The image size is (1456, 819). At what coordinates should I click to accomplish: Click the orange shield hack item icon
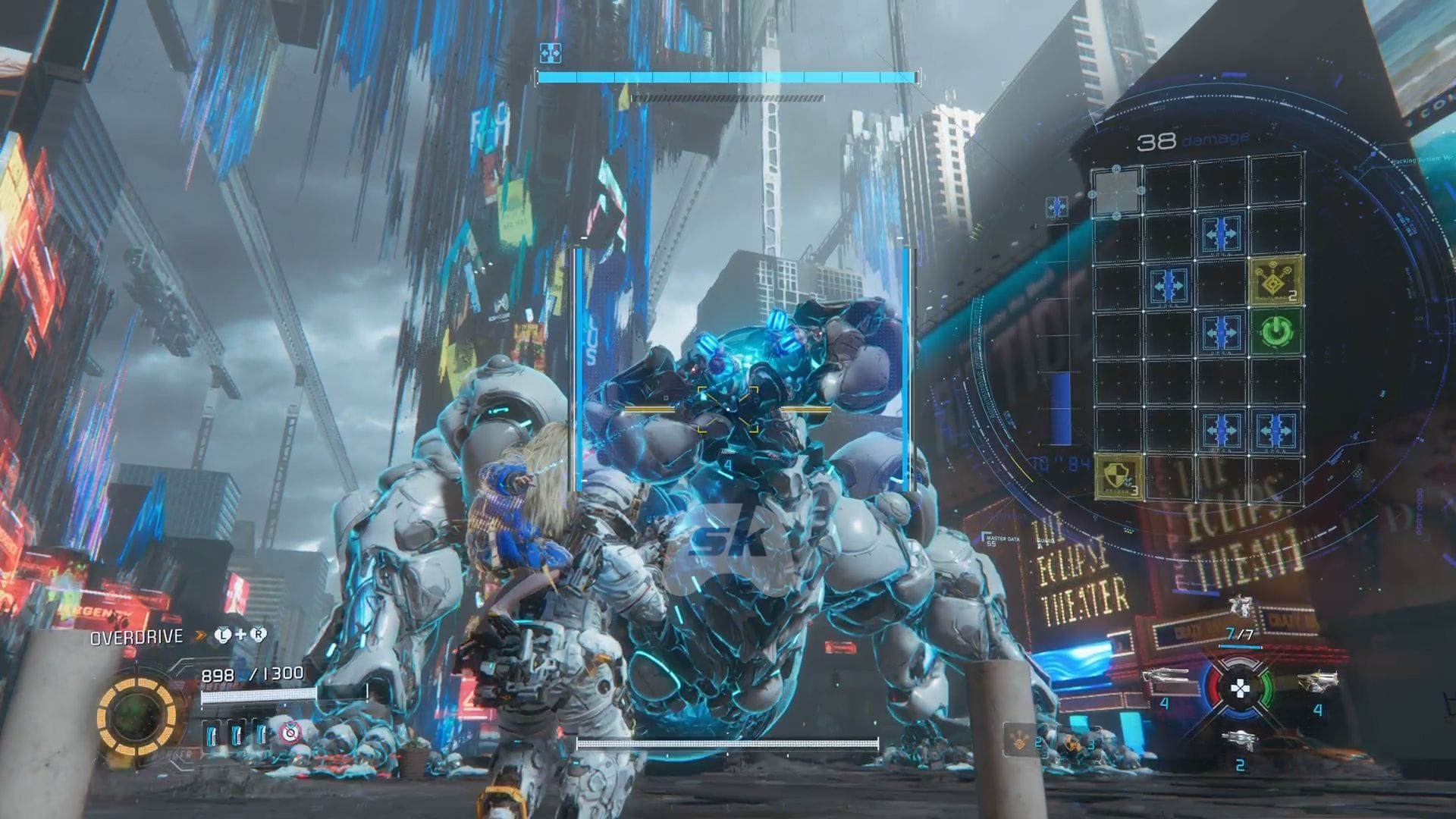pyautogui.click(x=1072, y=742)
